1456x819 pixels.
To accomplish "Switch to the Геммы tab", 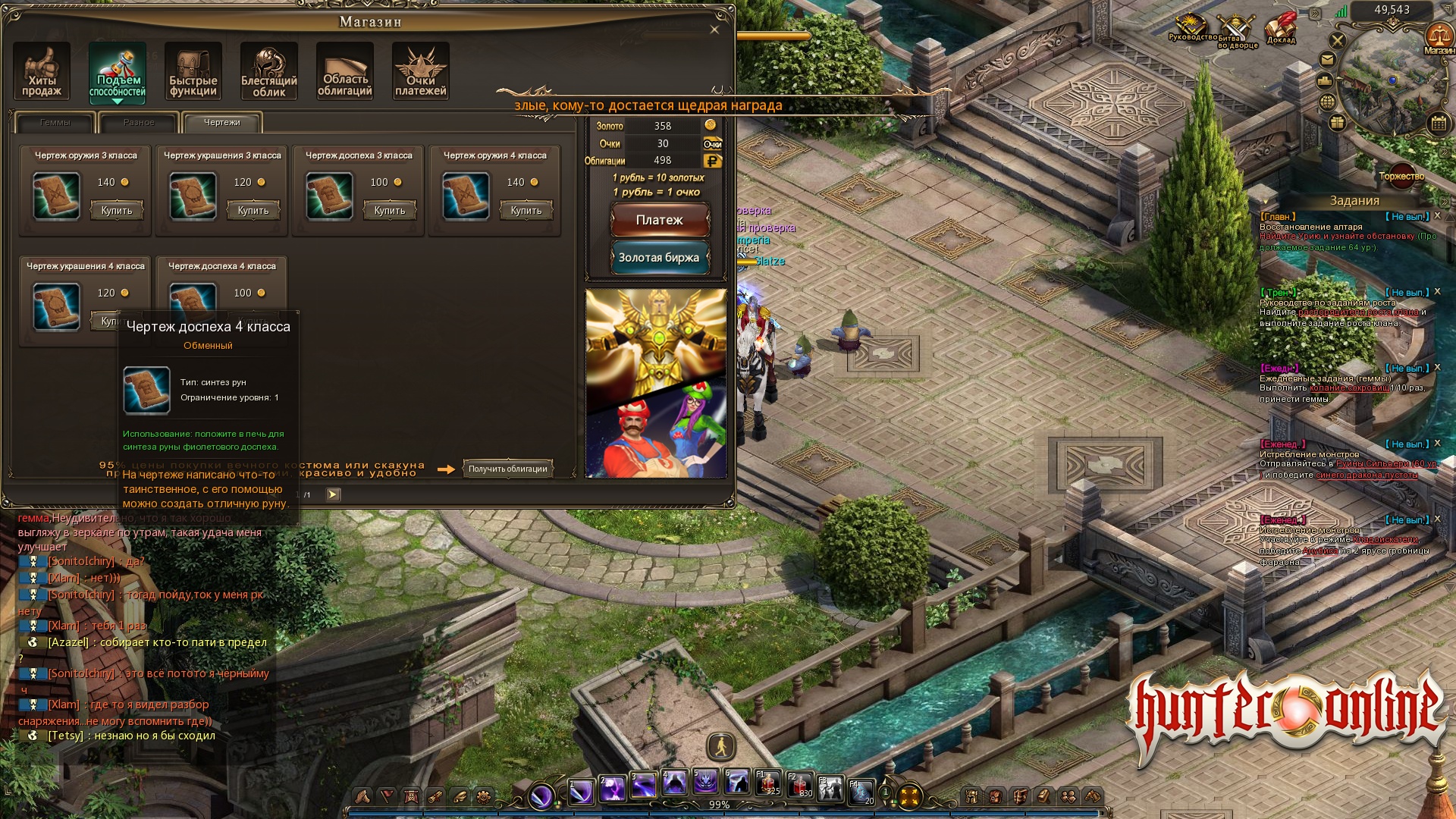I will [x=55, y=122].
